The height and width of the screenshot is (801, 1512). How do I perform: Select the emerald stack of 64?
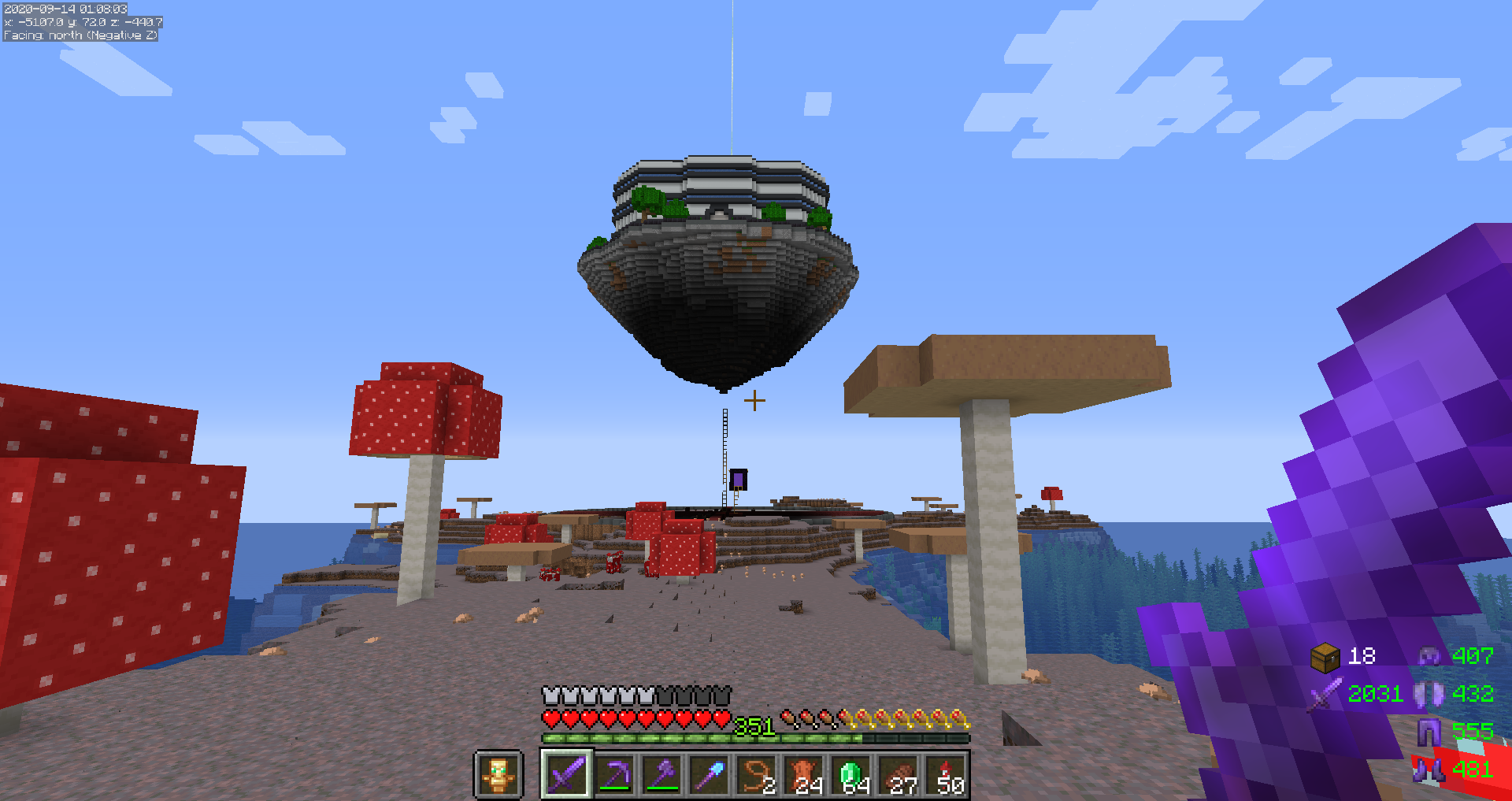pos(852,775)
